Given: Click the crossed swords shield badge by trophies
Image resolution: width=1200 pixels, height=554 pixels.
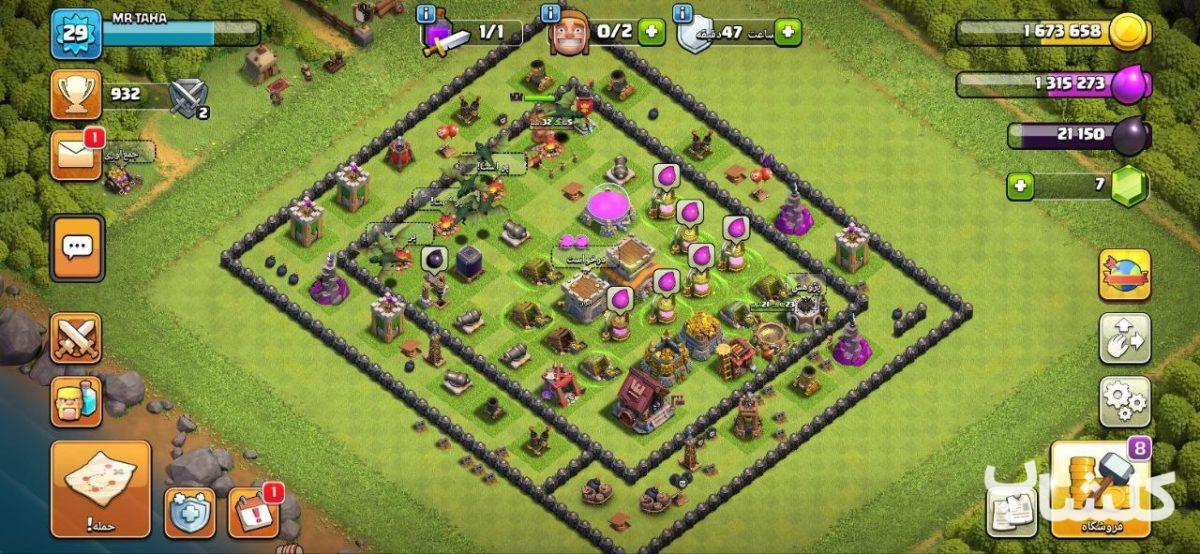Looking at the screenshot, I should [186, 98].
